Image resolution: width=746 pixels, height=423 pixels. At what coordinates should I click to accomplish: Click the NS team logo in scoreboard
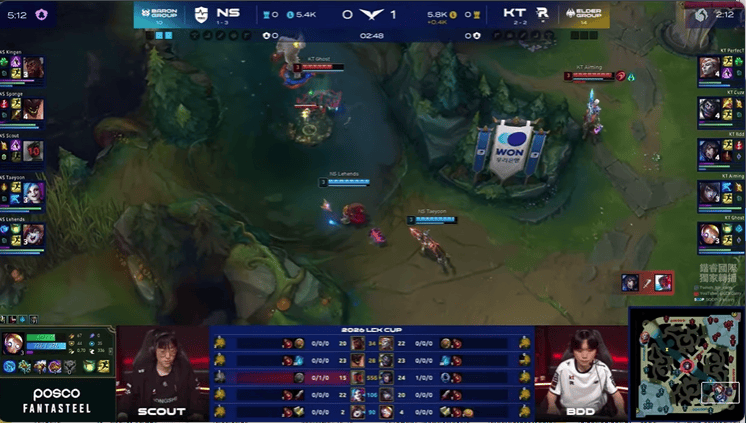click(202, 14)
